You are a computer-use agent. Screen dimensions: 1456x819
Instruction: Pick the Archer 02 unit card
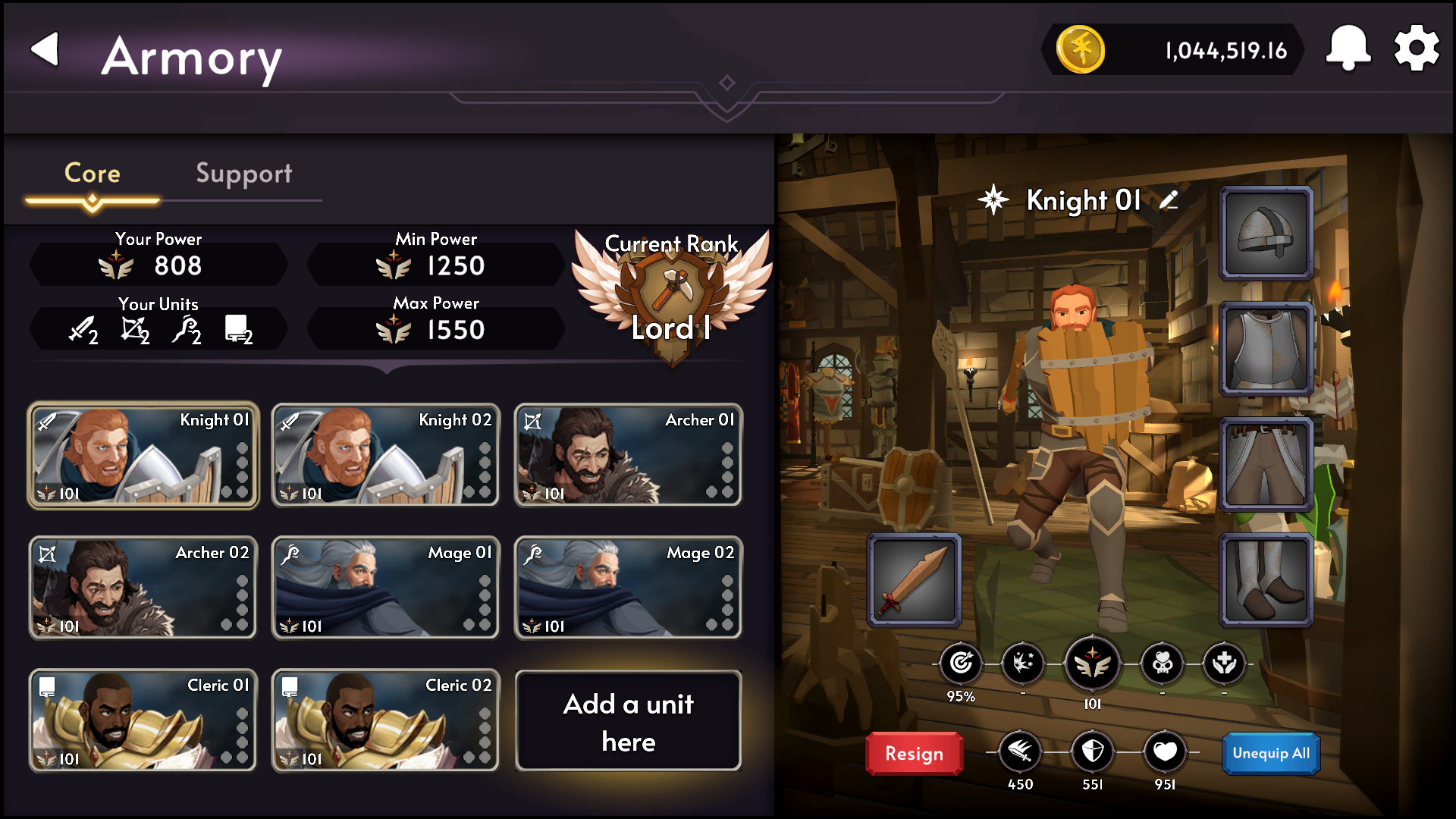click(143, 588)
